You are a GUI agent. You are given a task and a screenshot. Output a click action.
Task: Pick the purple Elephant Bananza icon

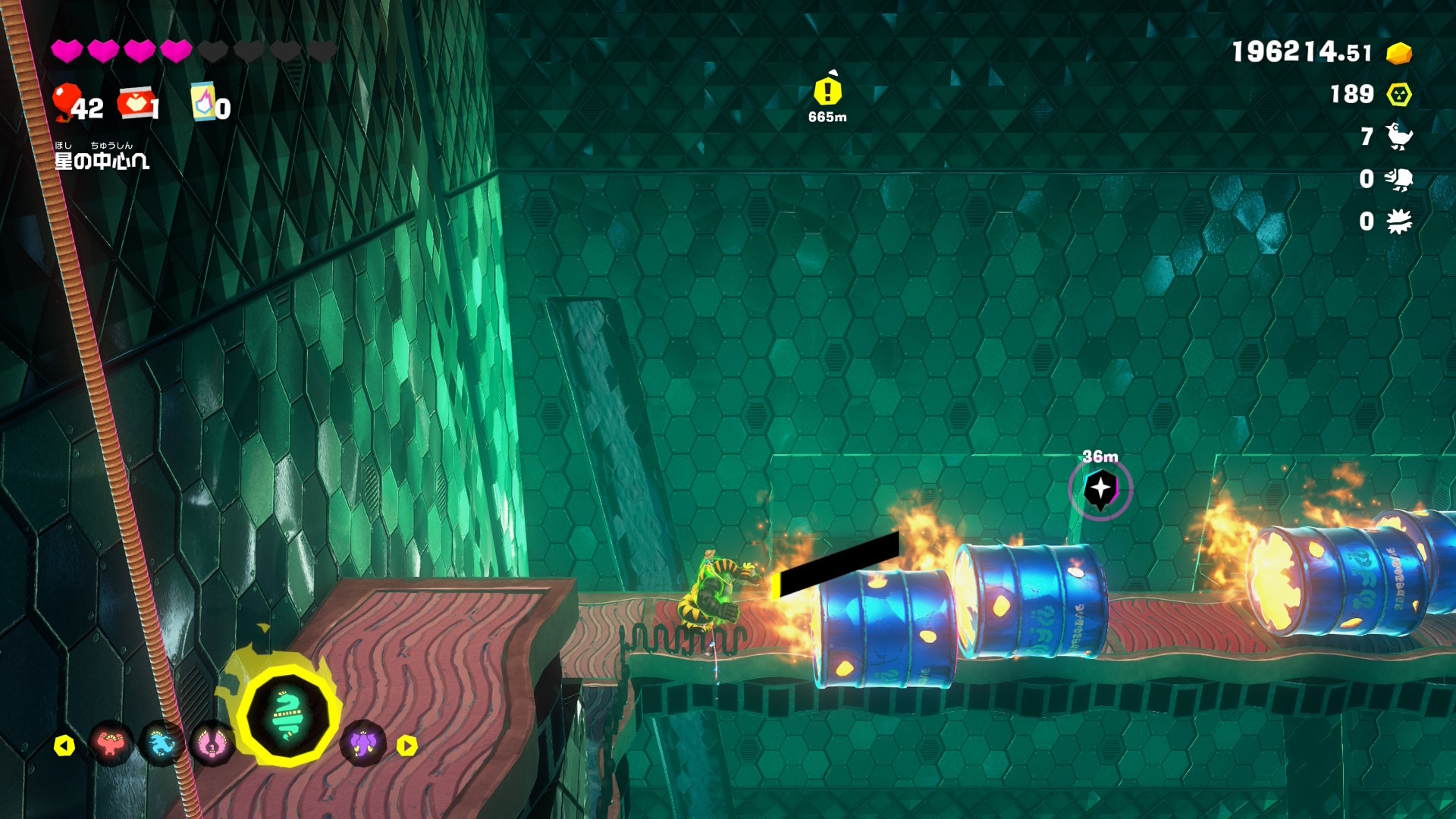[x=362, y=743]
